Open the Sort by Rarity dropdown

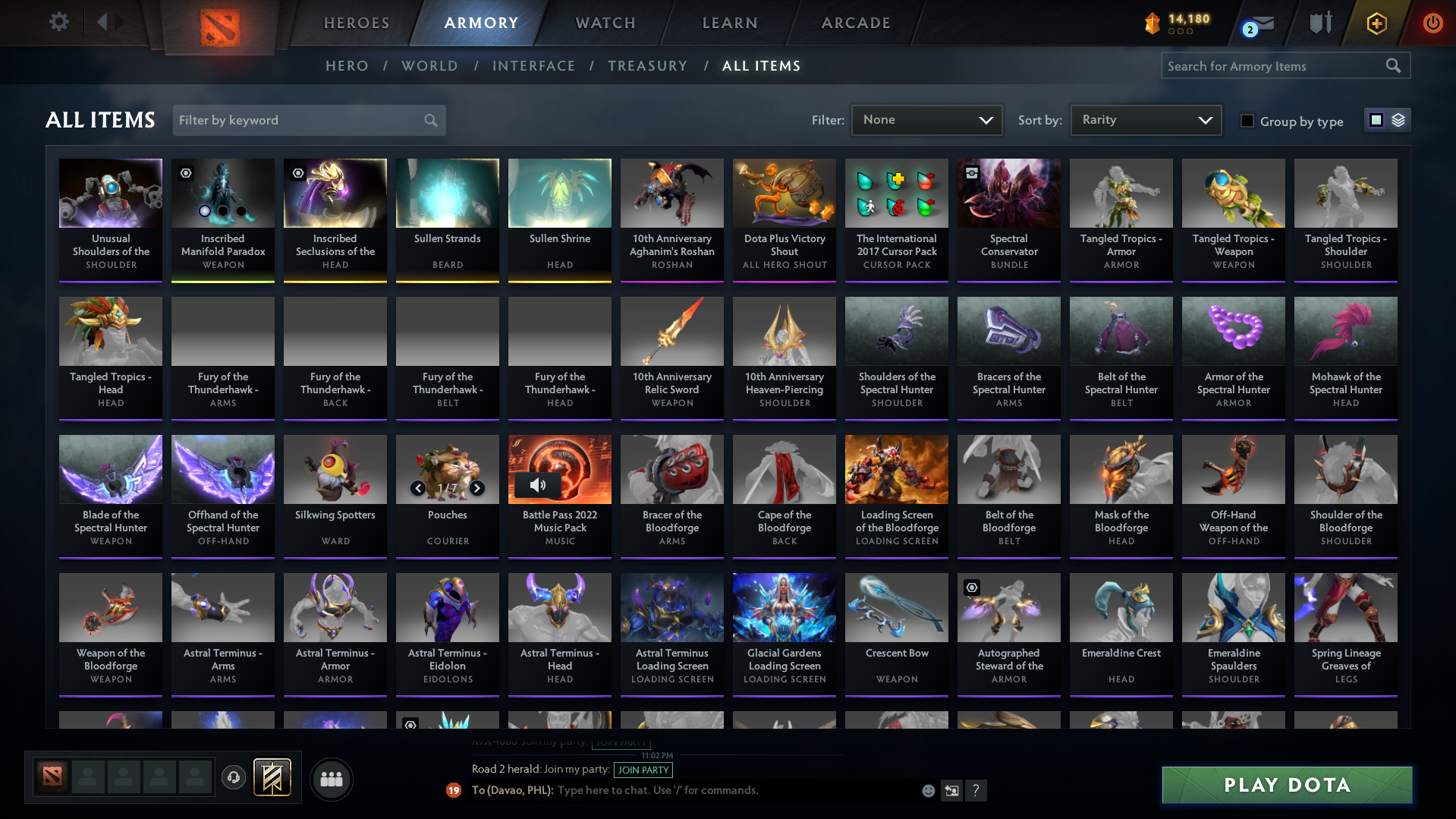1145,119
